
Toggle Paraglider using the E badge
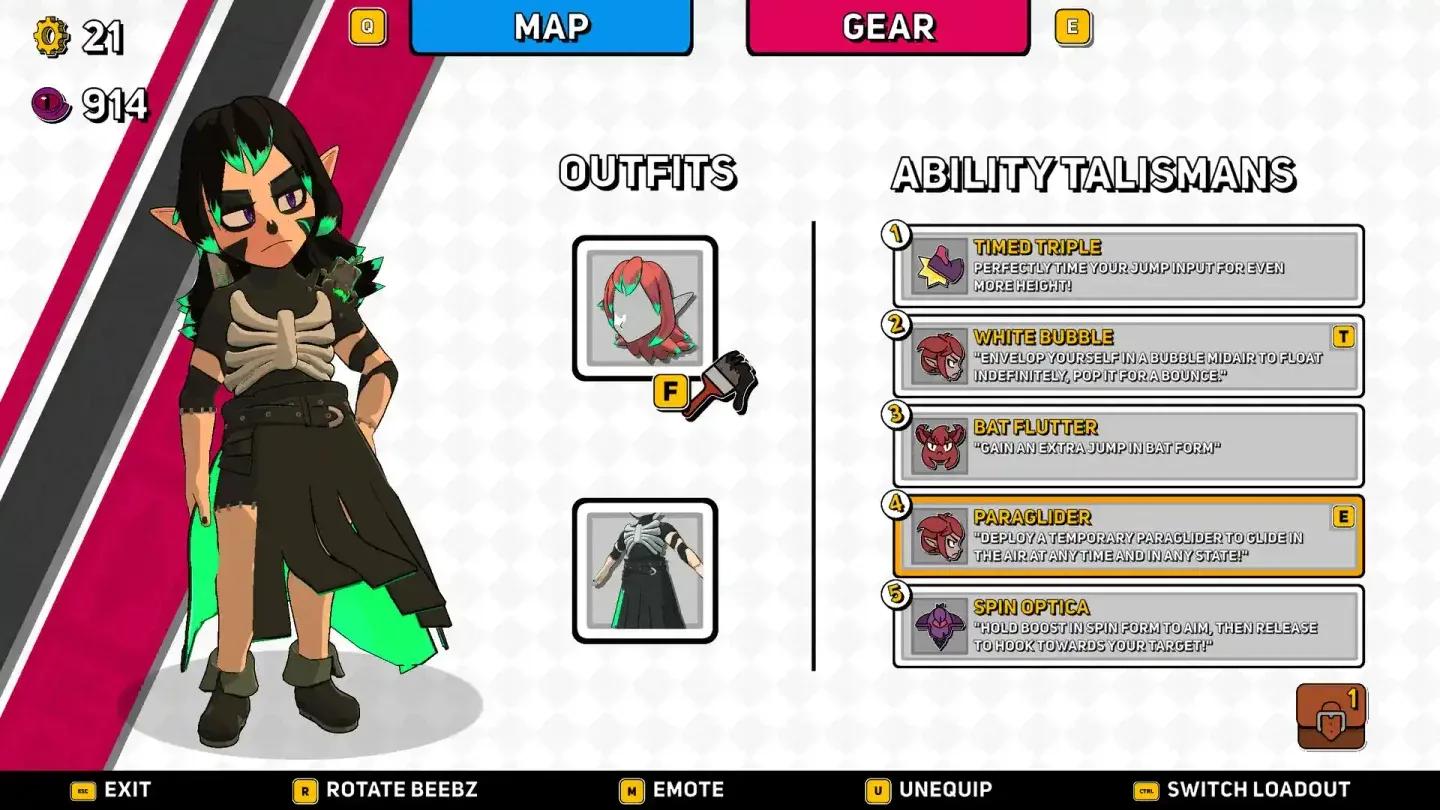coord(1342,517)
